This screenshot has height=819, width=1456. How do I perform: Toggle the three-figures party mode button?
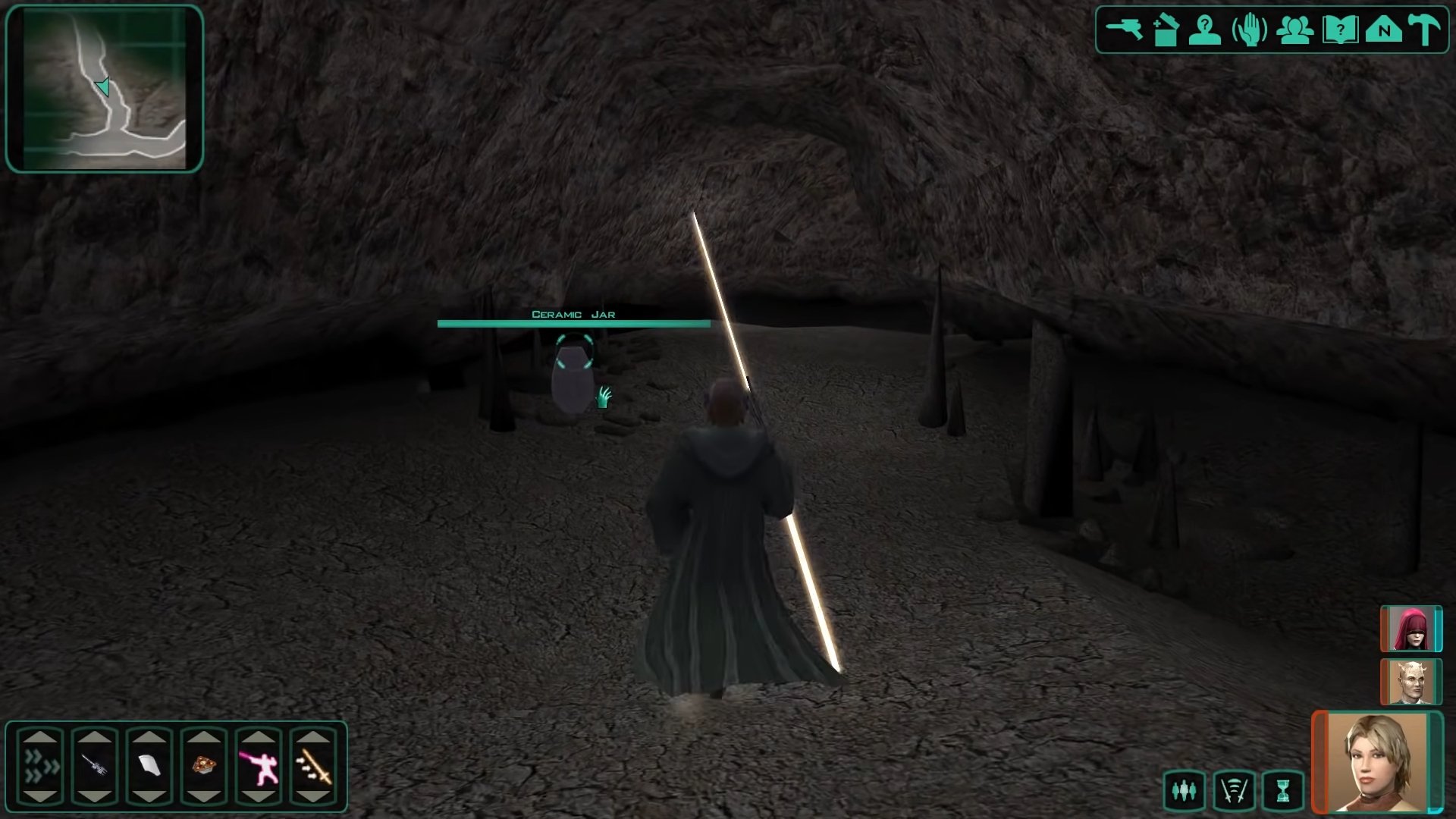coord(1184,791)
